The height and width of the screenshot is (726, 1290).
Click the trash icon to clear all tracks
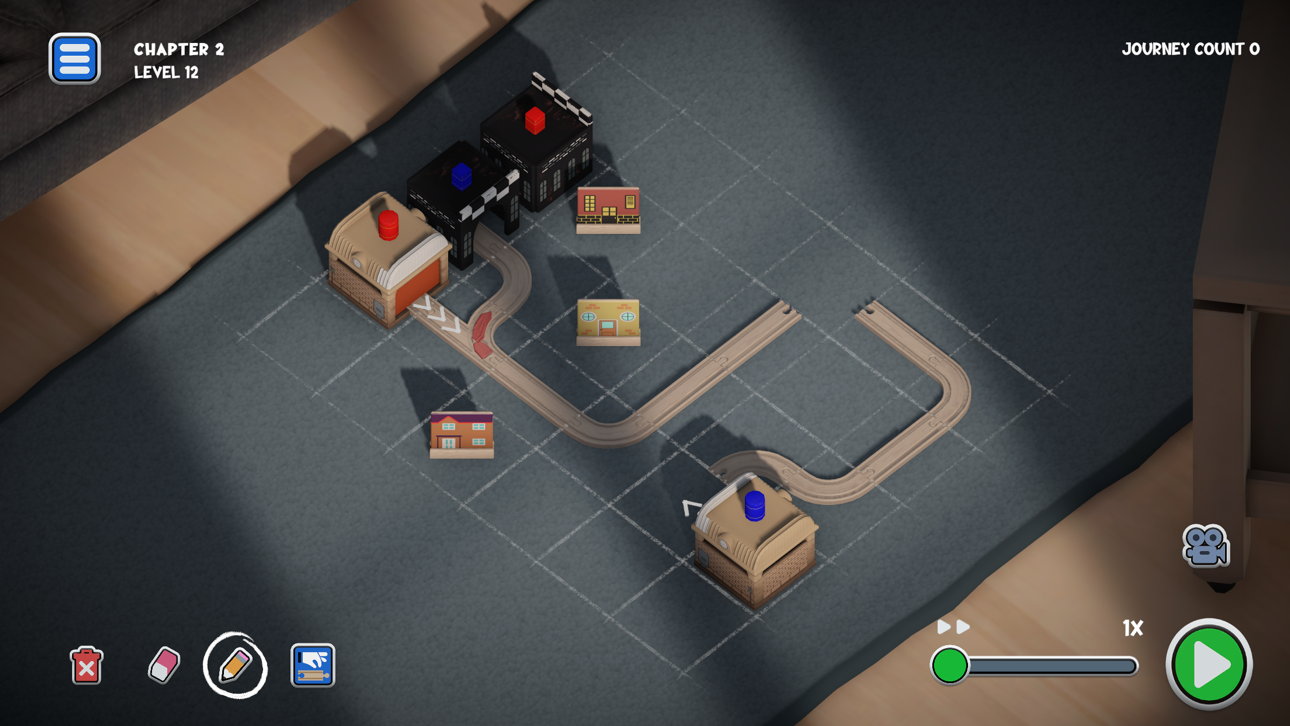pos(87,663)
